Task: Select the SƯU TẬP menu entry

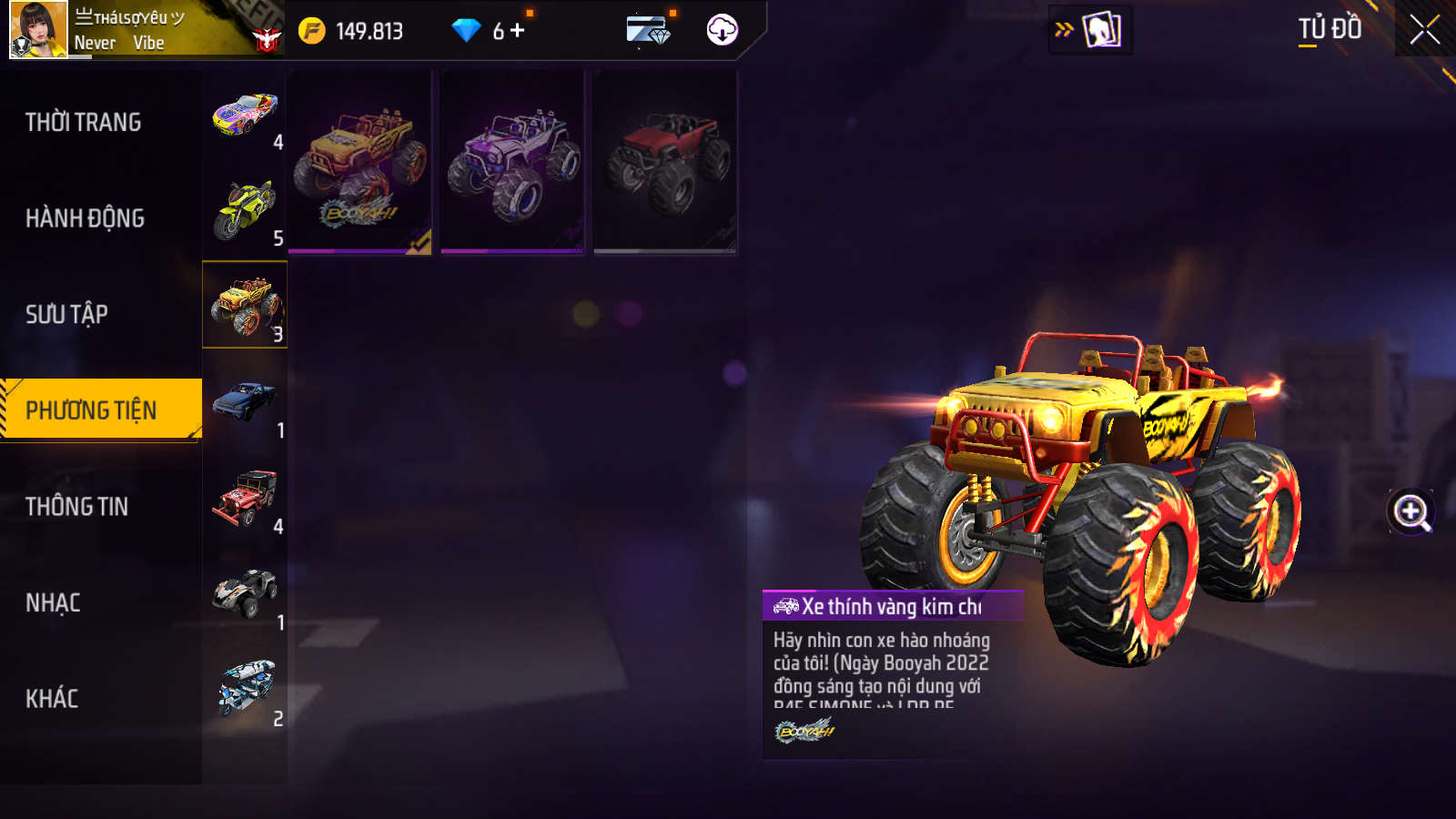Action: click(x=67, y=314)
